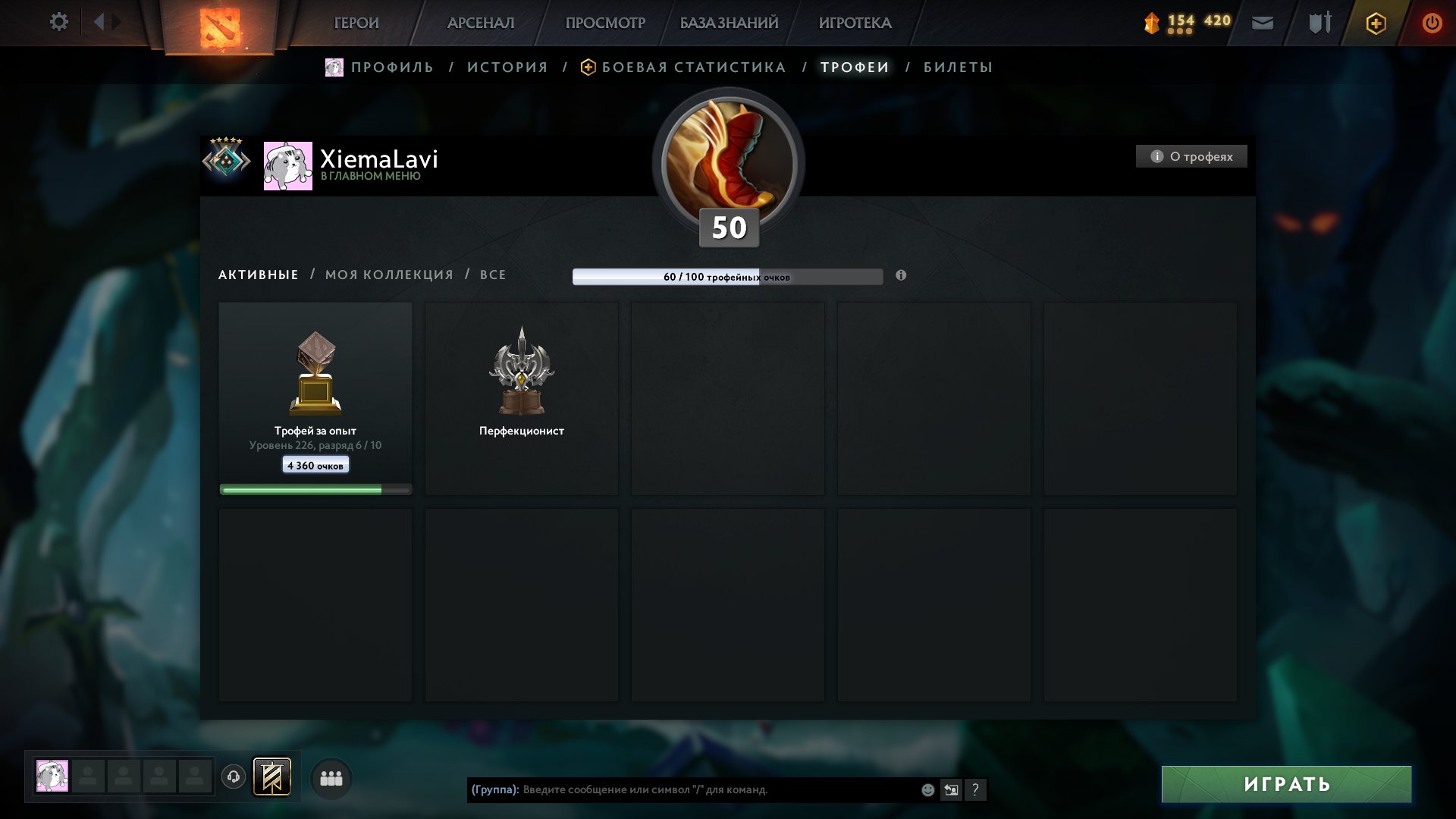Go to the БИЛЕТЫ section
Screen dimensions: 1456x819
pyautogui.click(x=957, y=67)
